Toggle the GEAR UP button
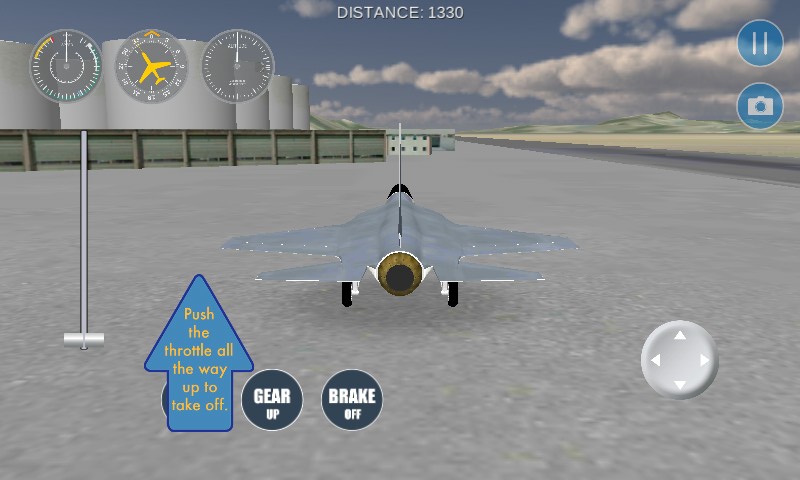Image resolution: width=800 pixels, height=480 pixels. tap(272, 400)
